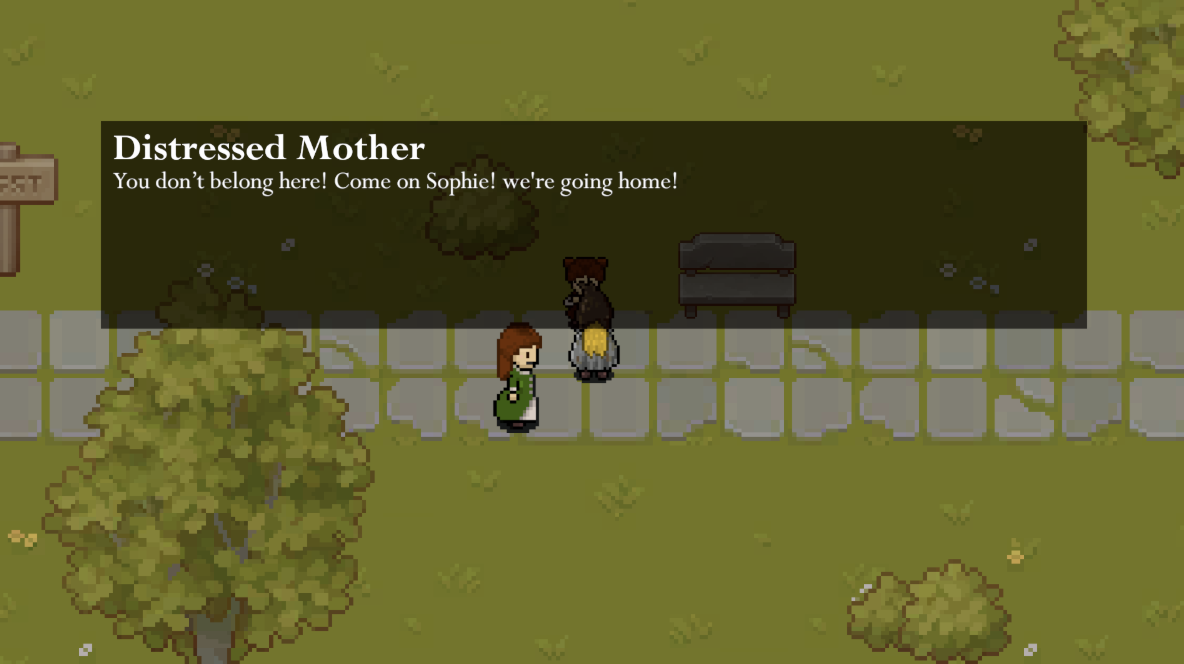
Task: Advance the Distressed Mother dialogue box
Action: click(593, 225)
